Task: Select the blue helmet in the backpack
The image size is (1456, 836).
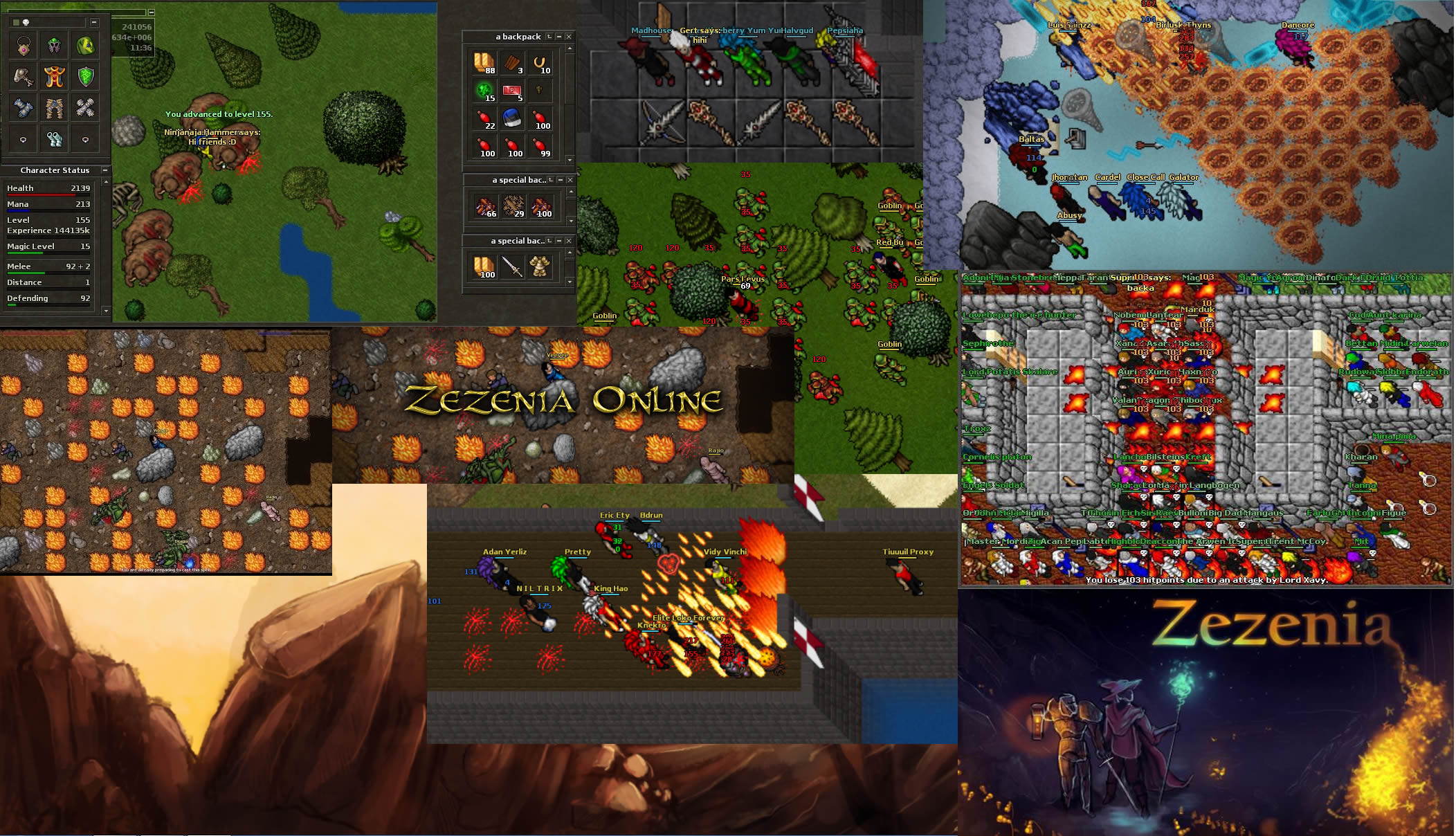Action: pos(512,118)
